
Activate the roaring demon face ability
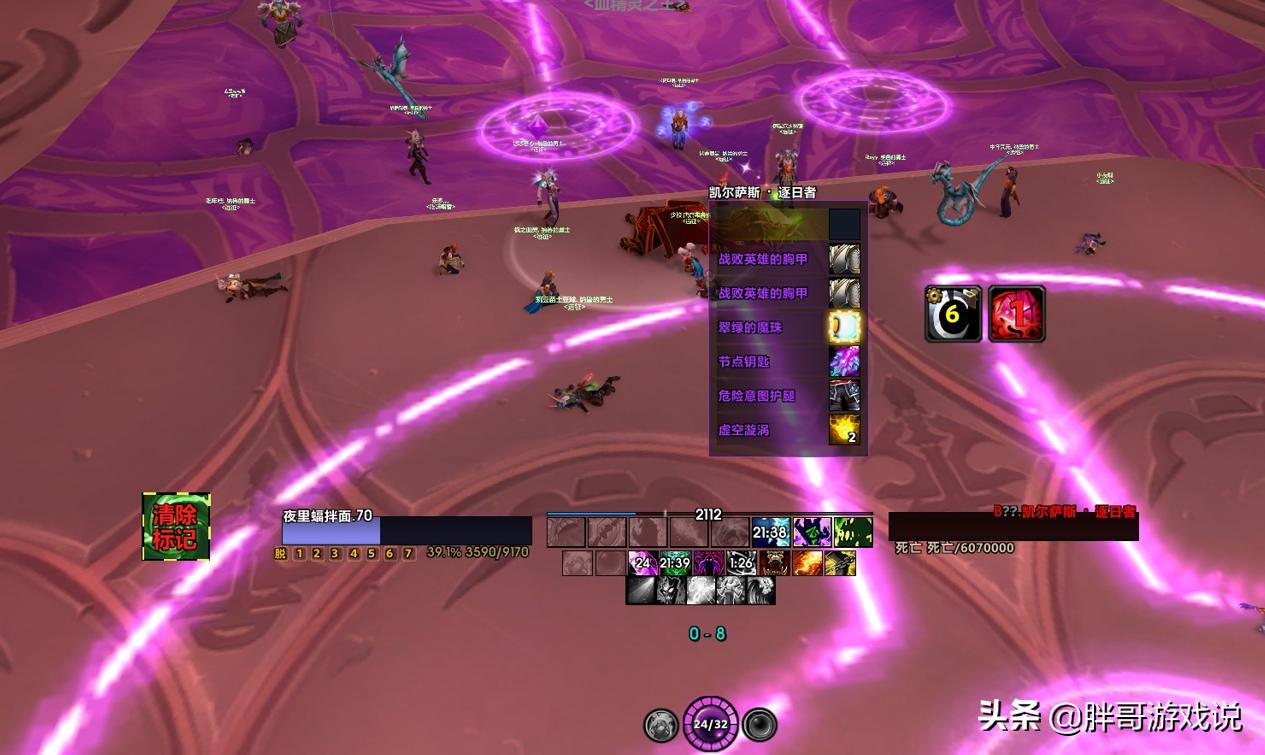[774, 563]
